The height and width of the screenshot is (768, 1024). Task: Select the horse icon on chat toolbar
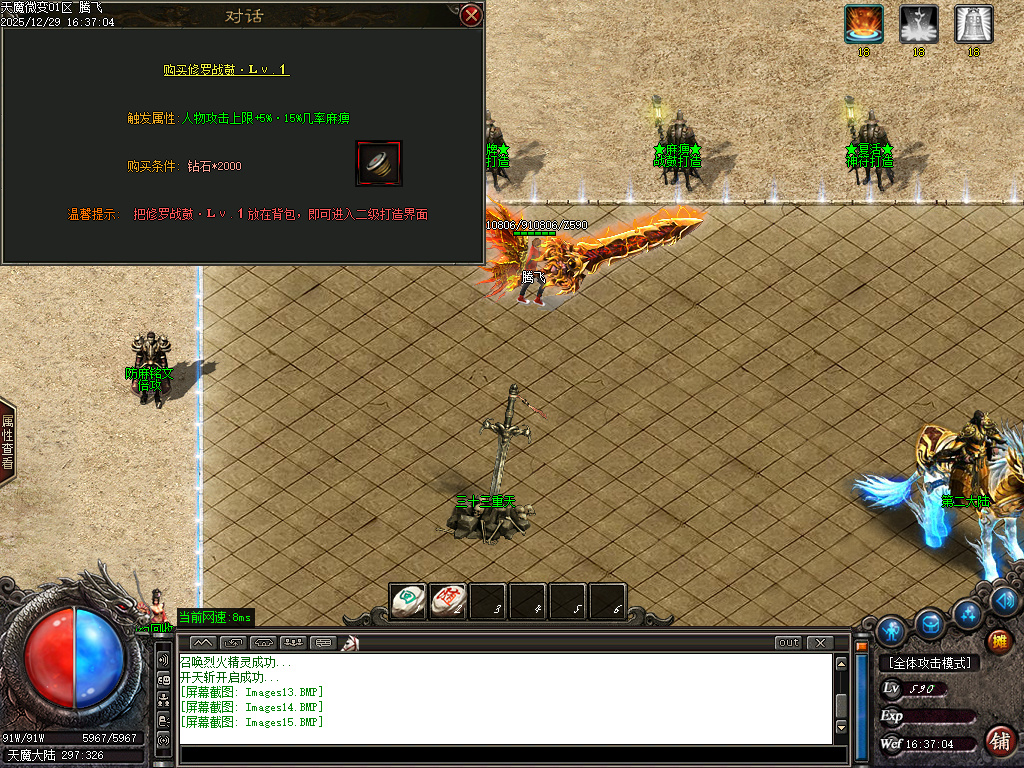(x=351, y=642)
